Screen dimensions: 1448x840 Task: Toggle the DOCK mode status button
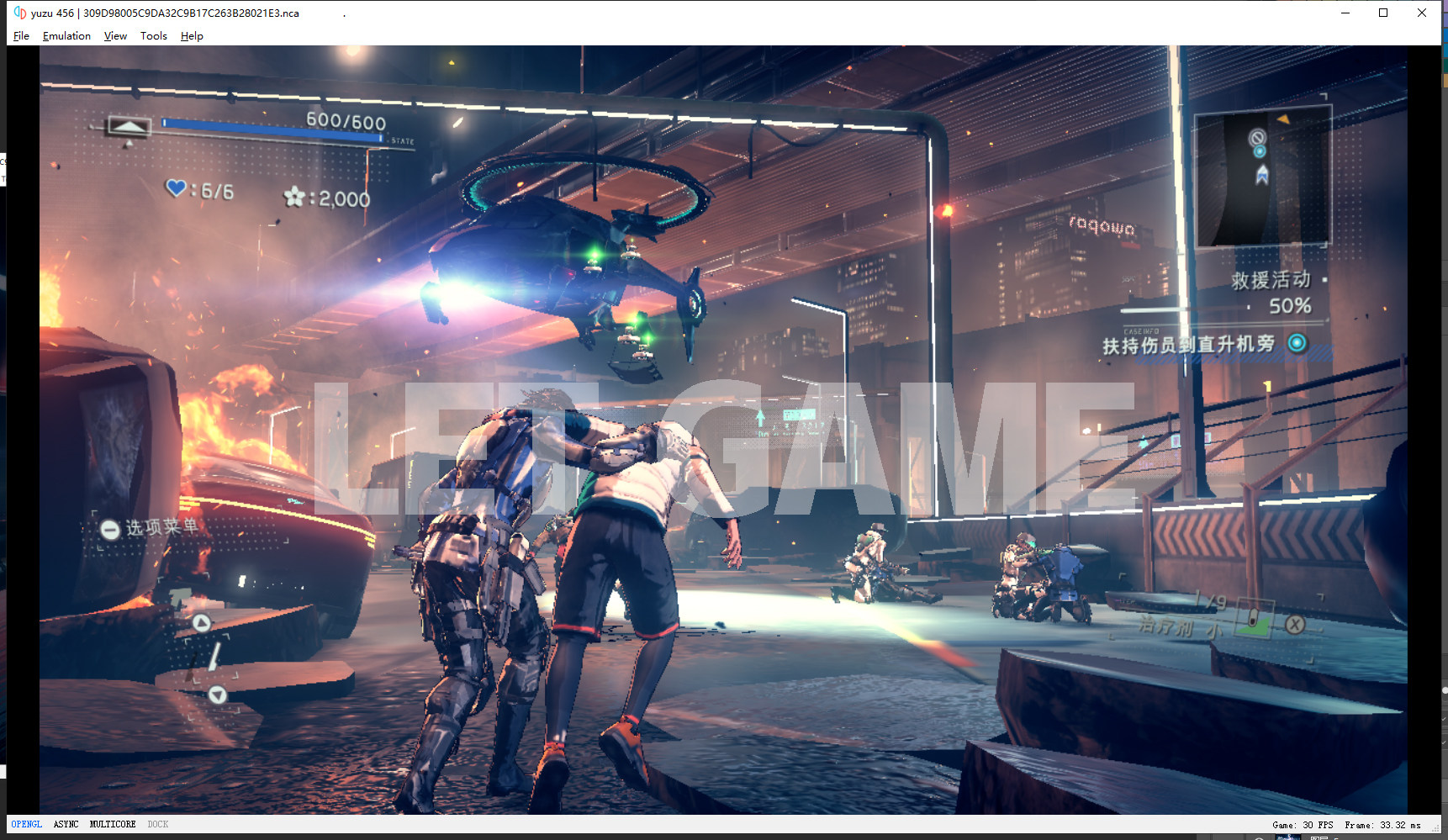coord(158,824)
